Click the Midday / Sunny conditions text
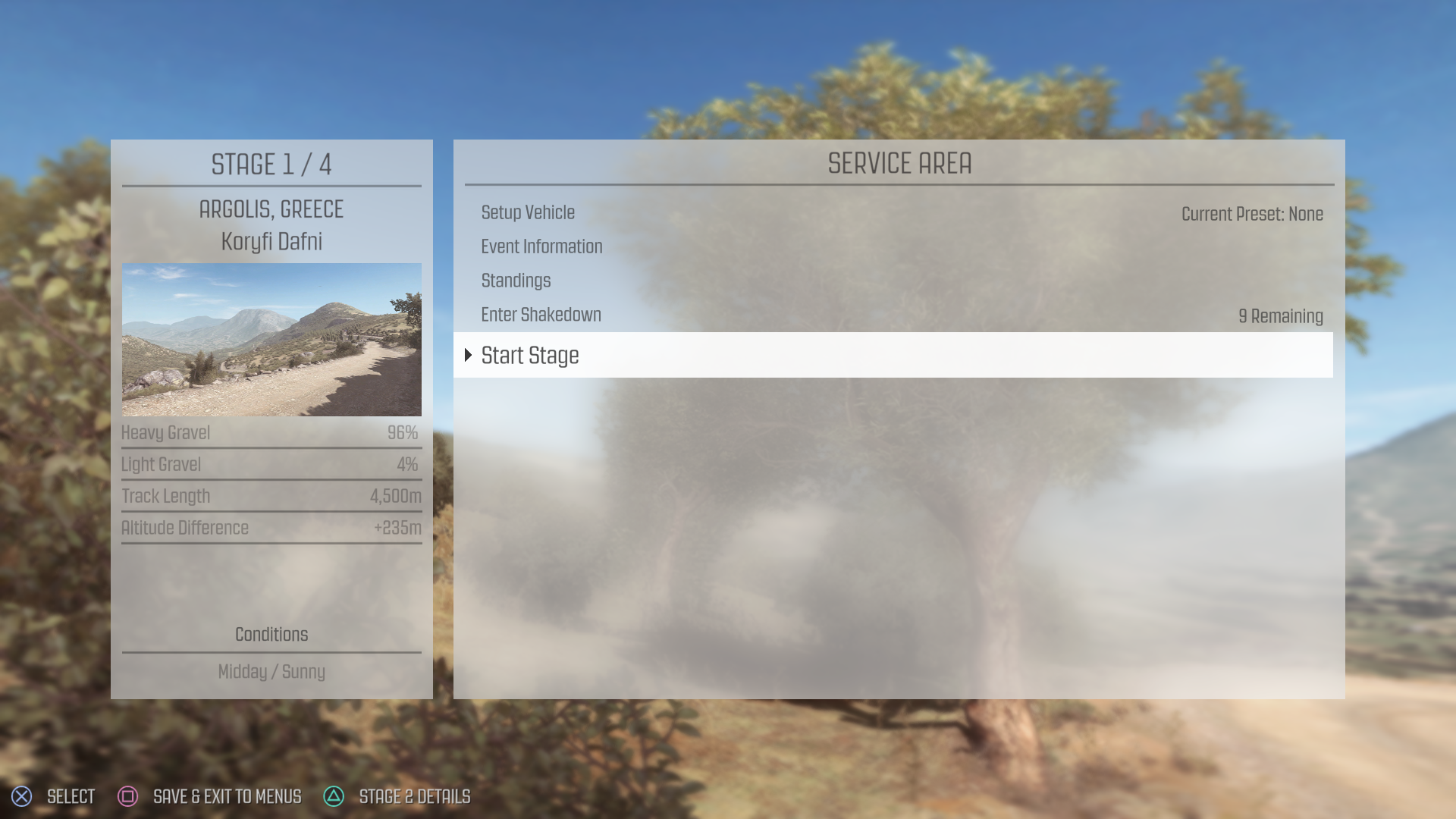 click(x=271, y=672)
